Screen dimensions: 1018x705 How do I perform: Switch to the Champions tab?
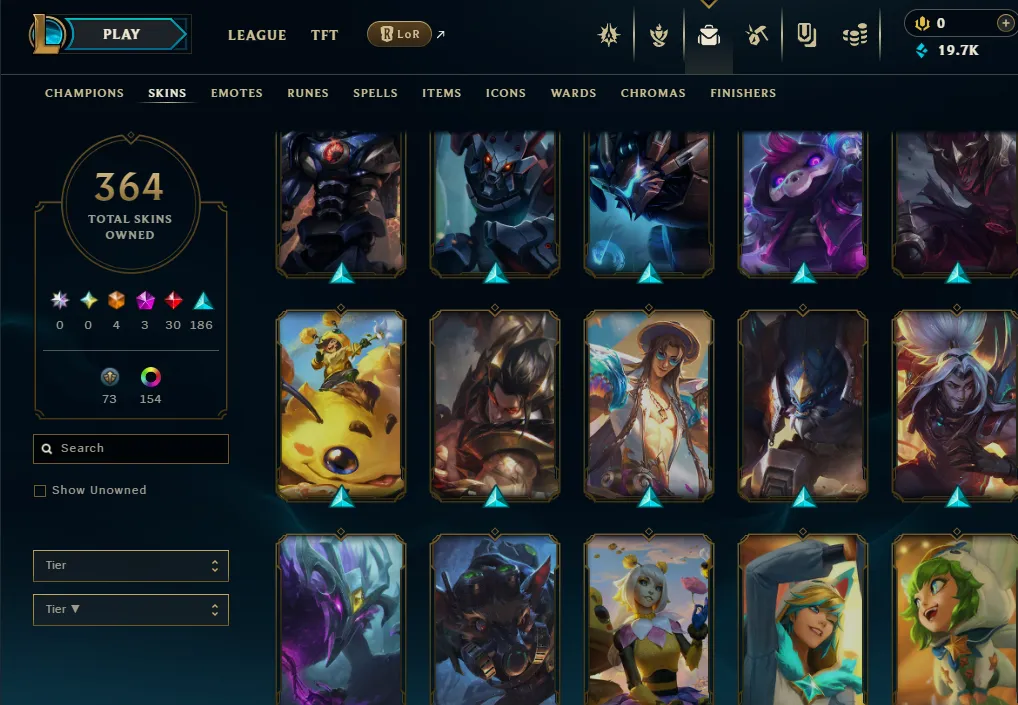click(x=84, y=93)
